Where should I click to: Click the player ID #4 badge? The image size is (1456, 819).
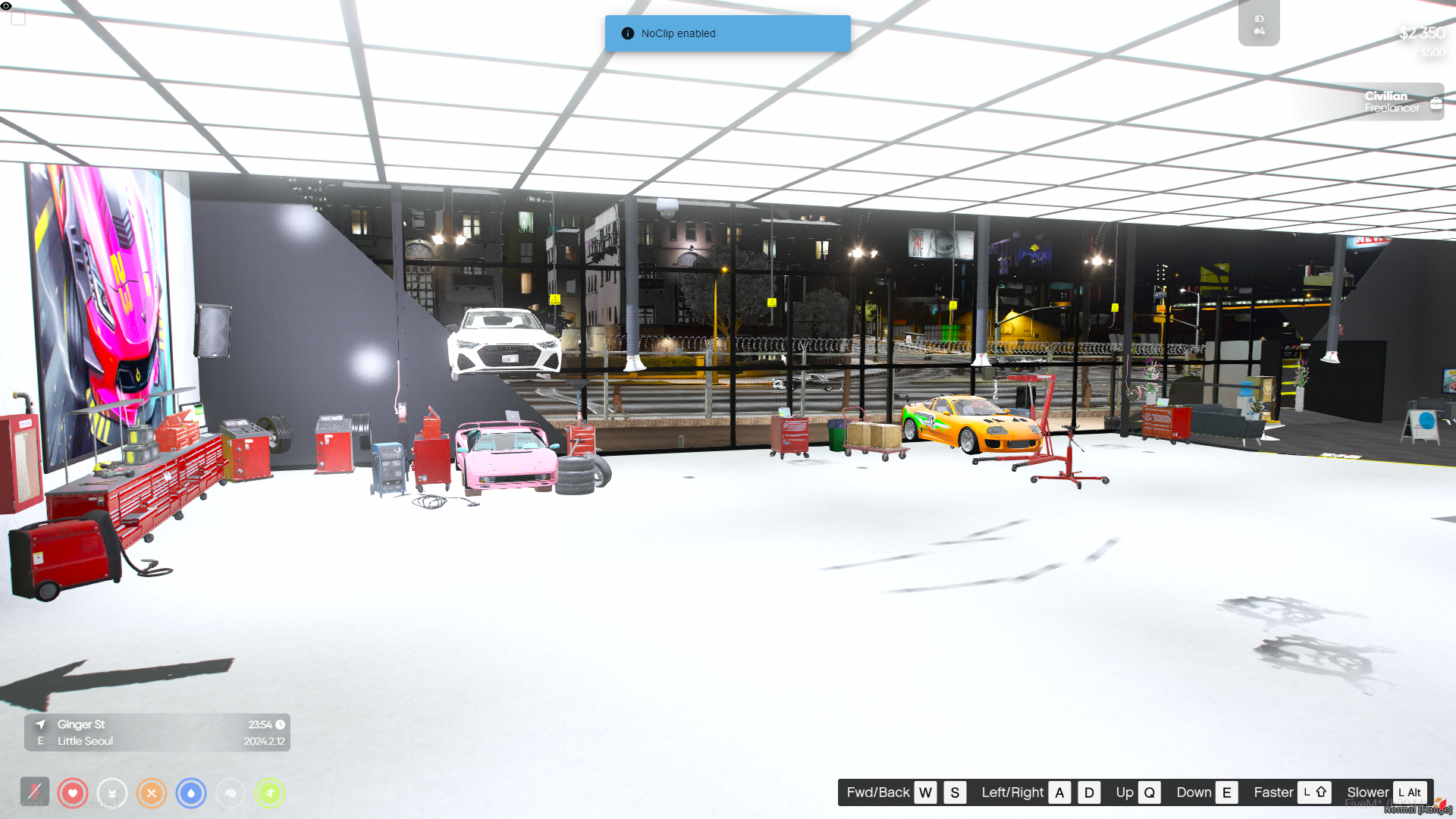pos(1259,24)
